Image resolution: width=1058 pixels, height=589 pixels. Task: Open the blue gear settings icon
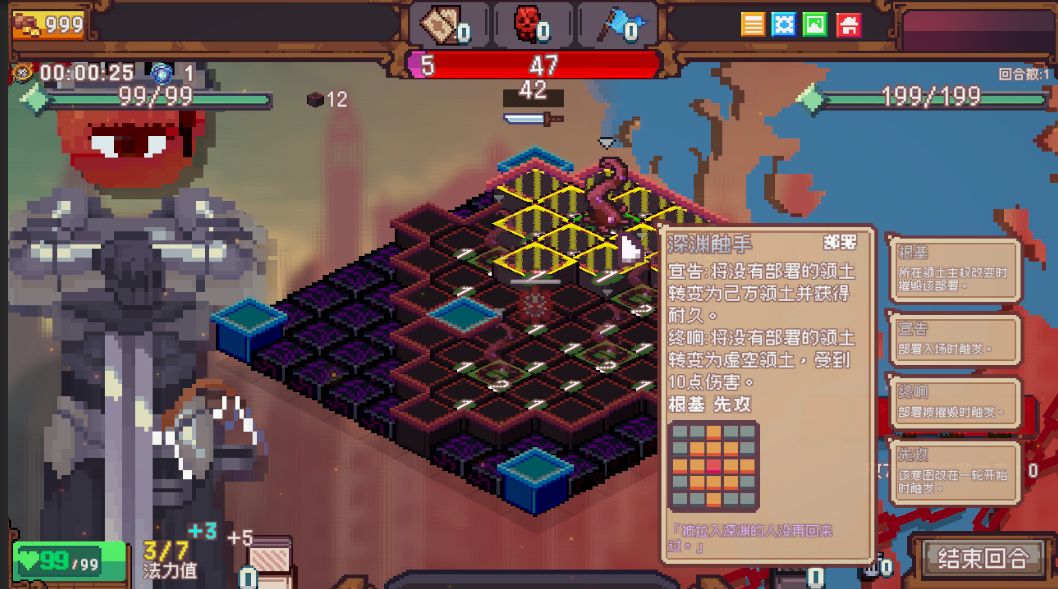[x=784, y=24]
